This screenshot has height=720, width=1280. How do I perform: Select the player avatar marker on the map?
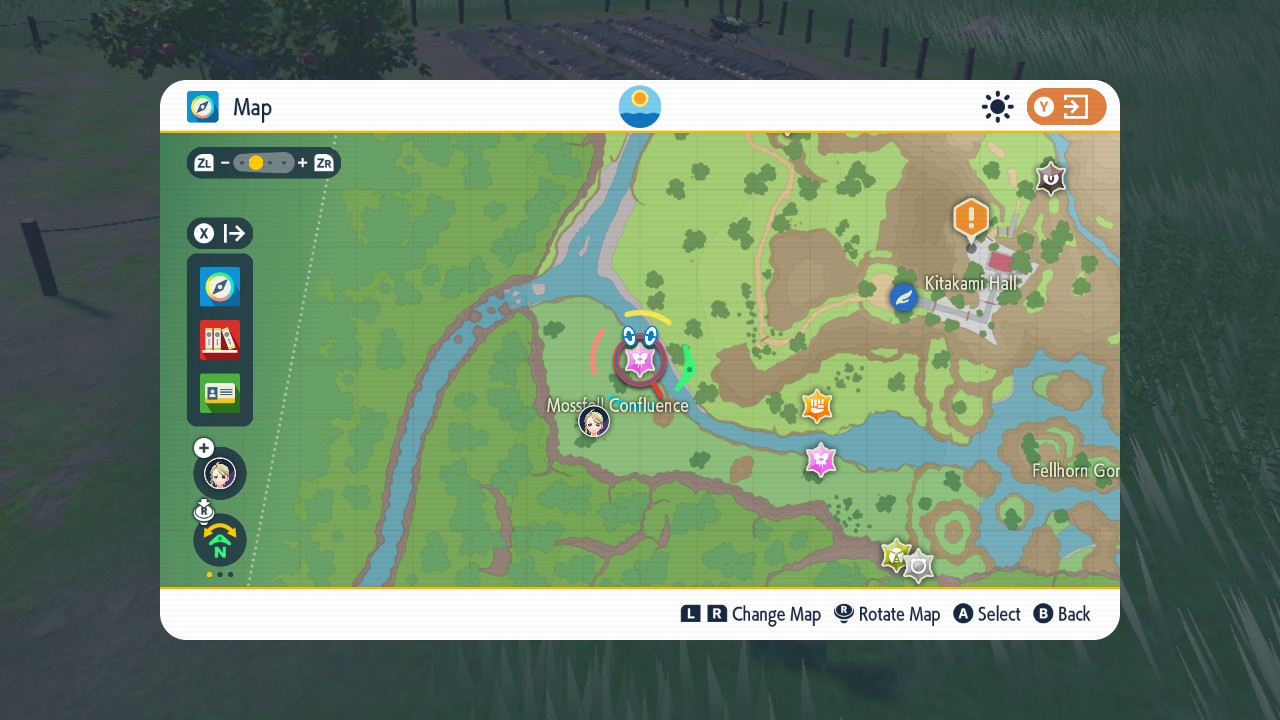pos(593,422)
